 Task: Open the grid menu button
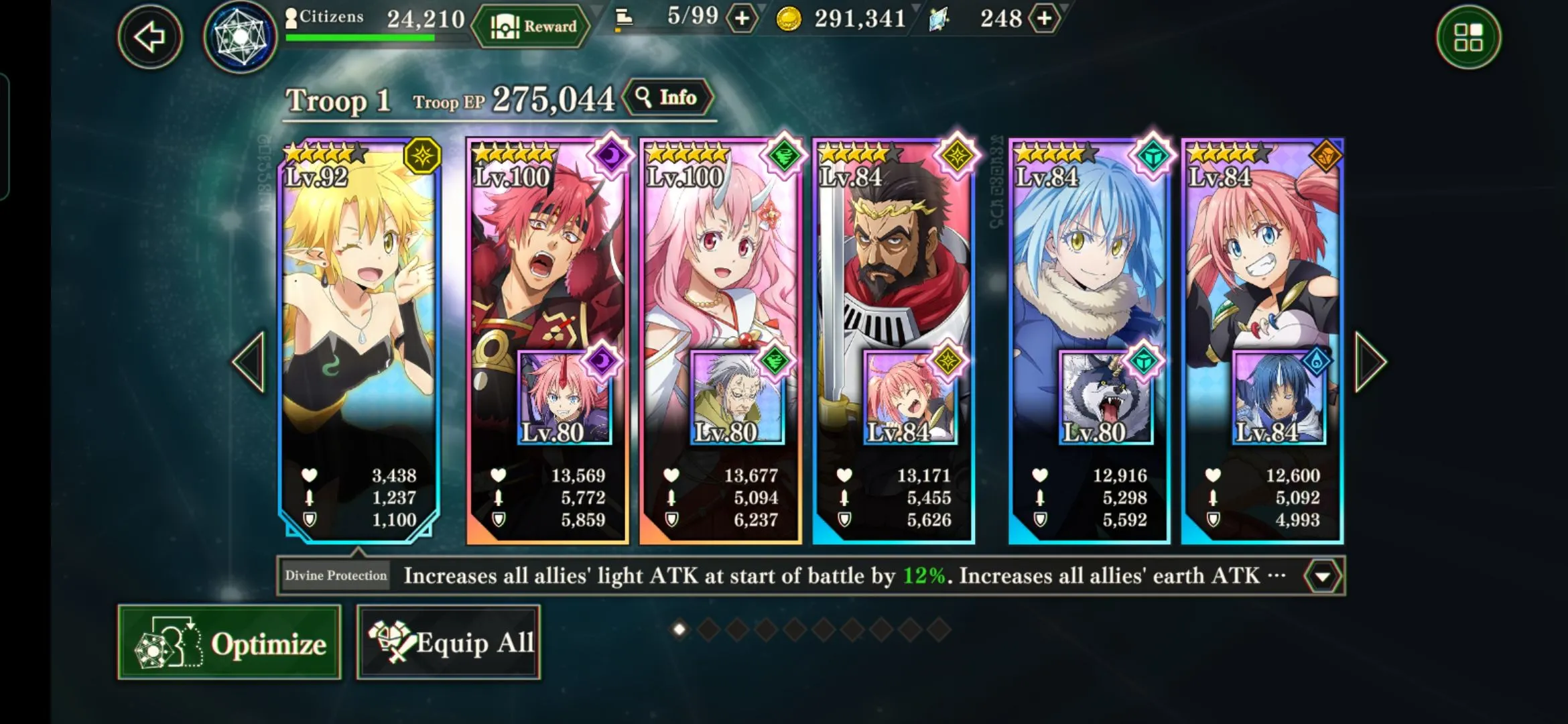(x=1468, y=38)
